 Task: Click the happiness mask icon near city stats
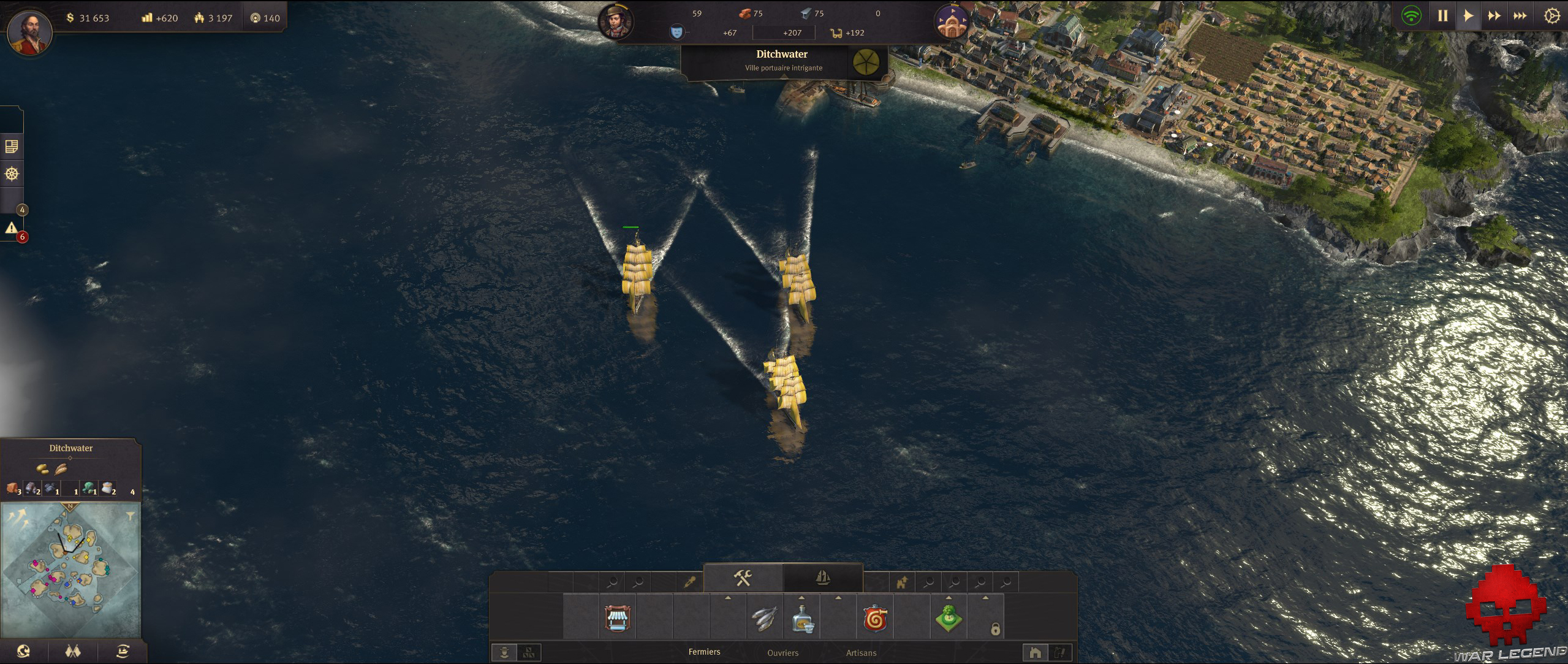[678, 32]
